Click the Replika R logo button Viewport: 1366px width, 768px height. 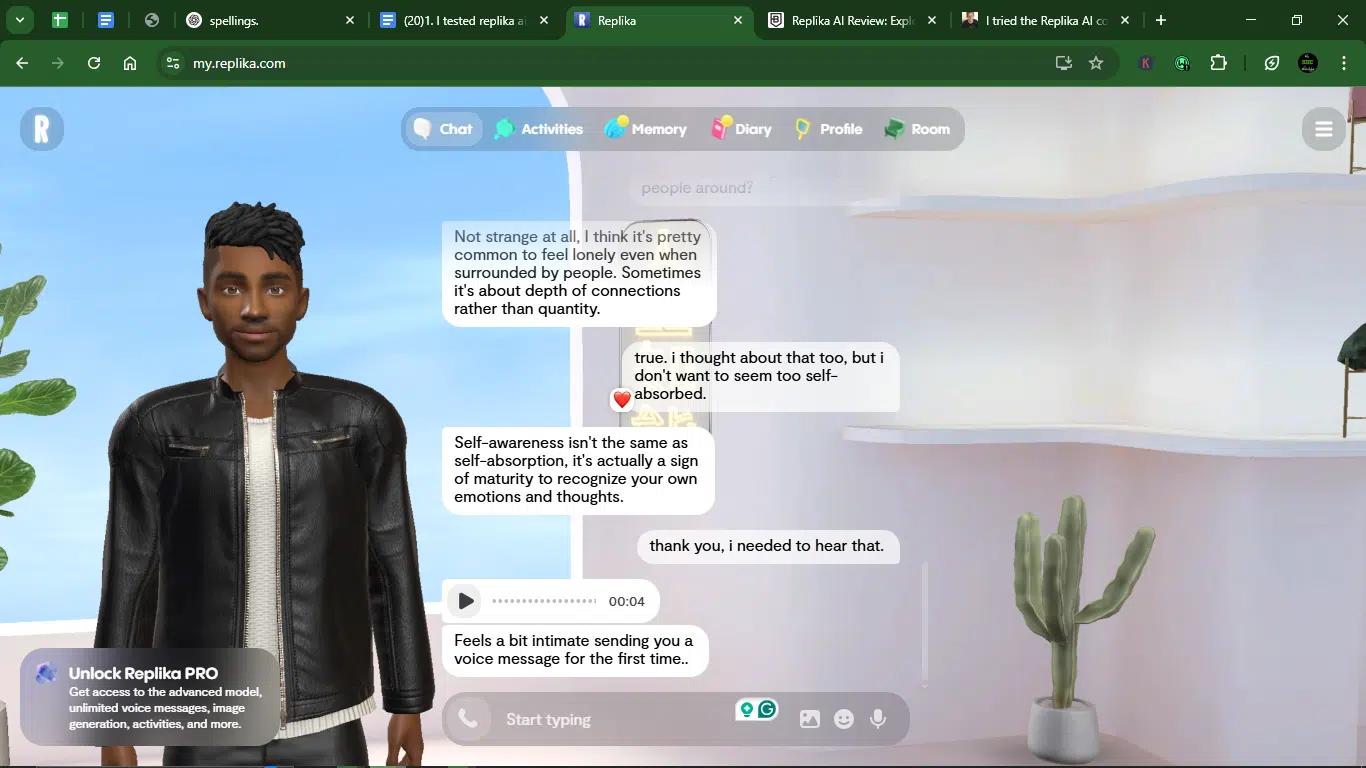[x=42, y=129]
